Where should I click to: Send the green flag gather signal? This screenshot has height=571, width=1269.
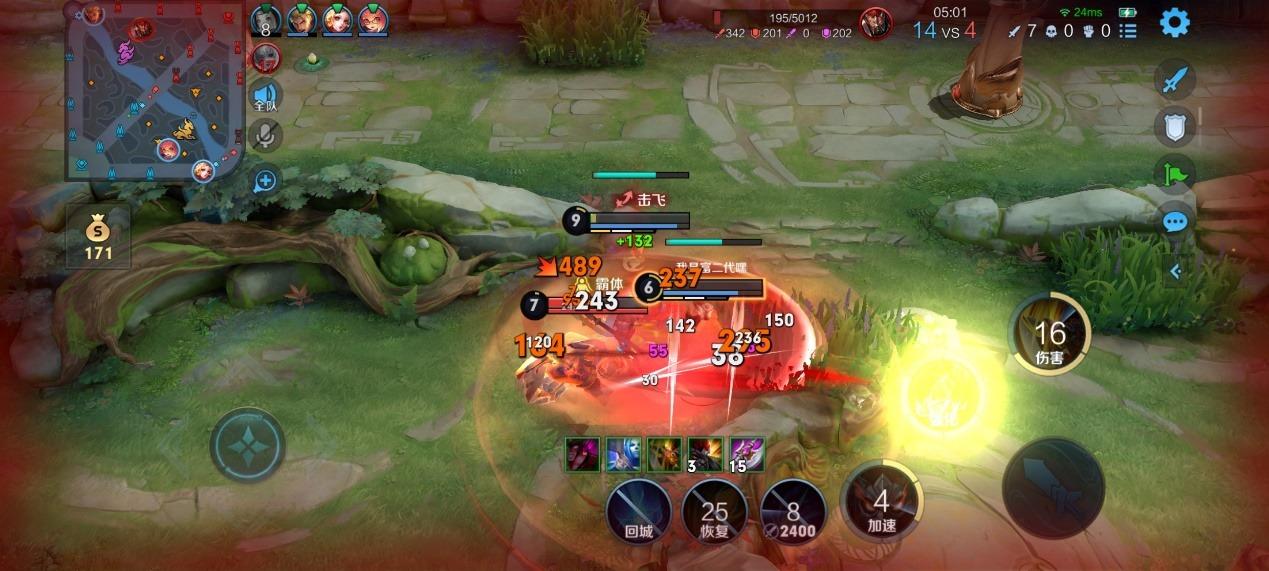[x=1175, y=175]
